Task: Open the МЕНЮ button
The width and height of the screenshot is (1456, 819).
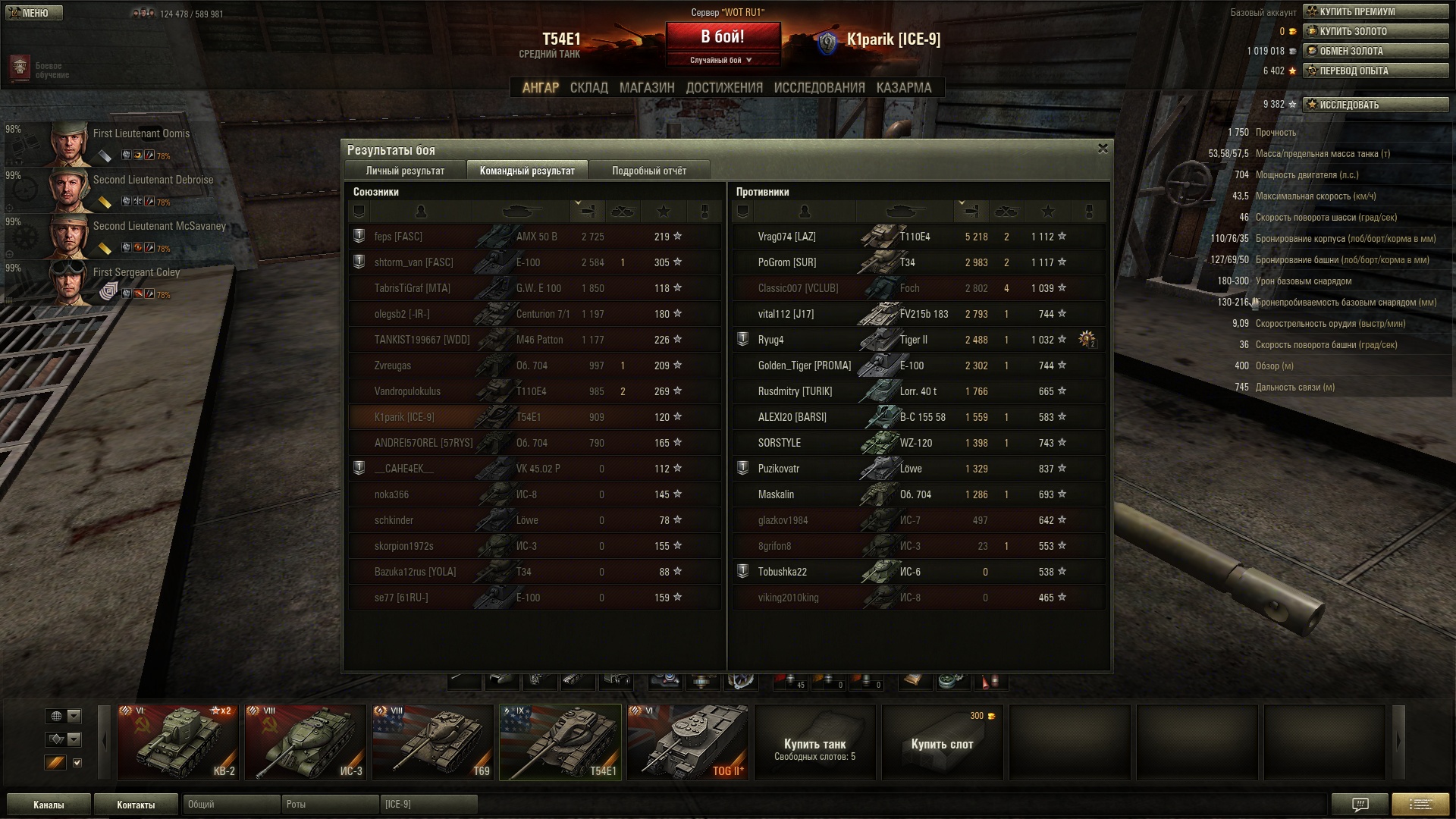Action: click(33, 13)
